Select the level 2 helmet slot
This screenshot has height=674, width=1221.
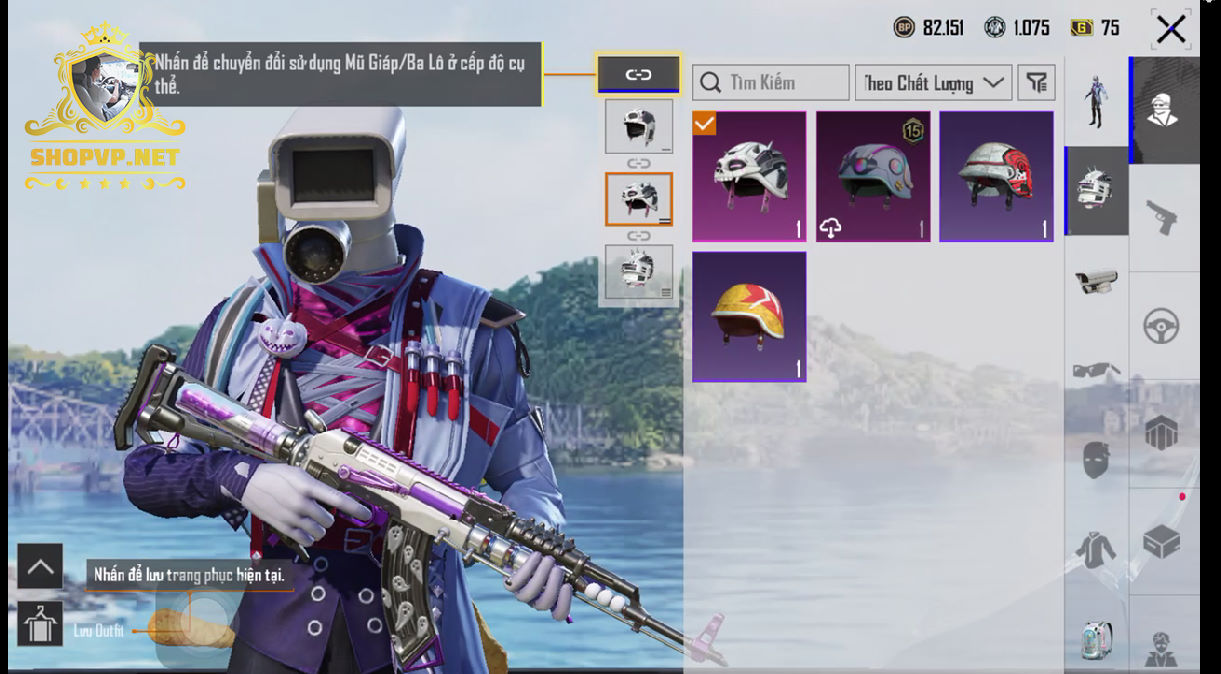[x=639, y=199]
